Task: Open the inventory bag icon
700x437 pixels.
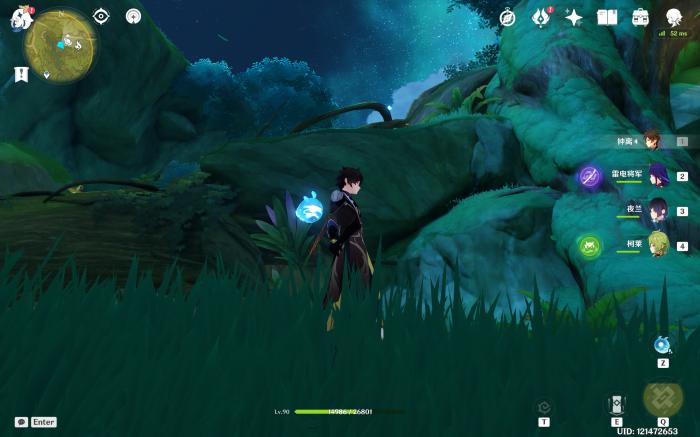Action: (640, 17)
